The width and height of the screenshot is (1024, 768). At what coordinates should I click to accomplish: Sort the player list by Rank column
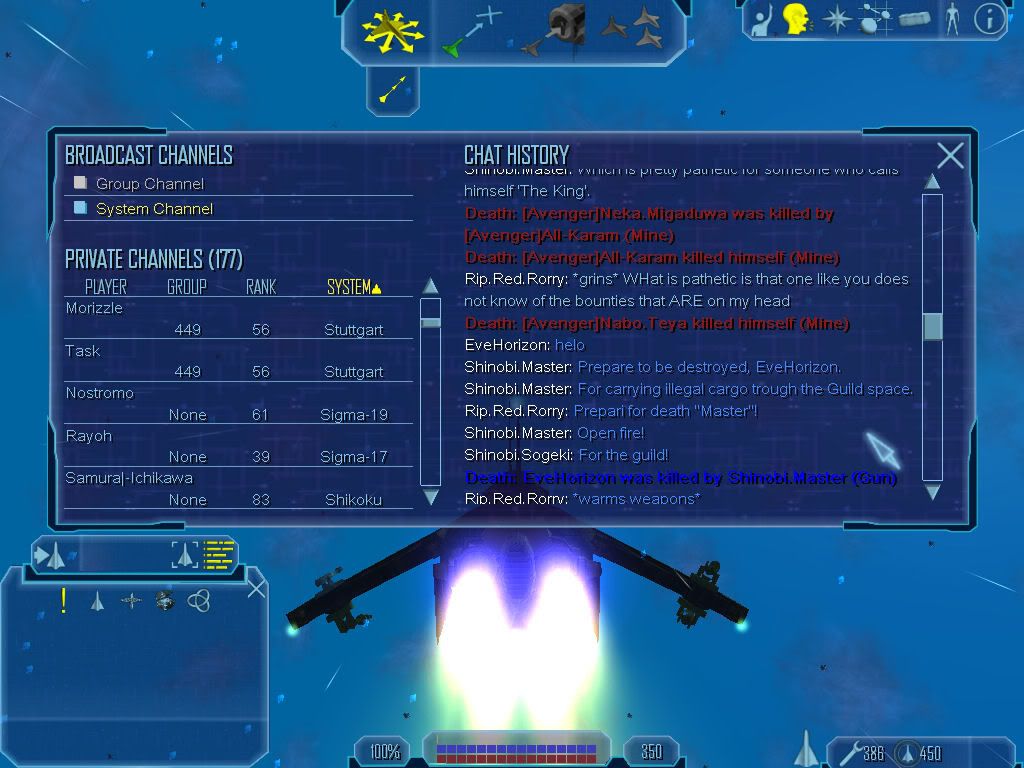[x=261, y=287]
